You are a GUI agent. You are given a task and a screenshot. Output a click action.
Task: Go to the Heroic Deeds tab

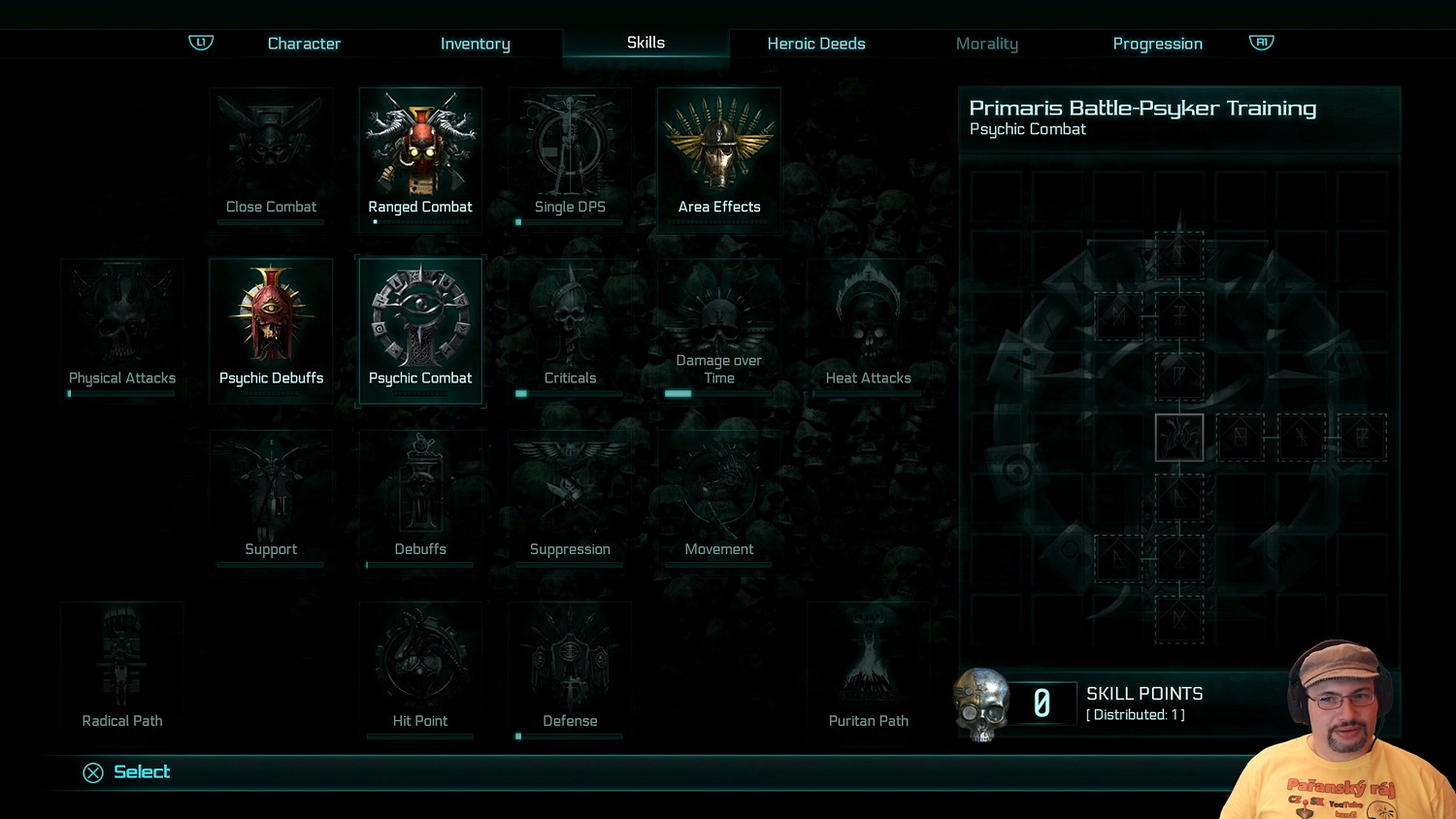pos(815,44)
